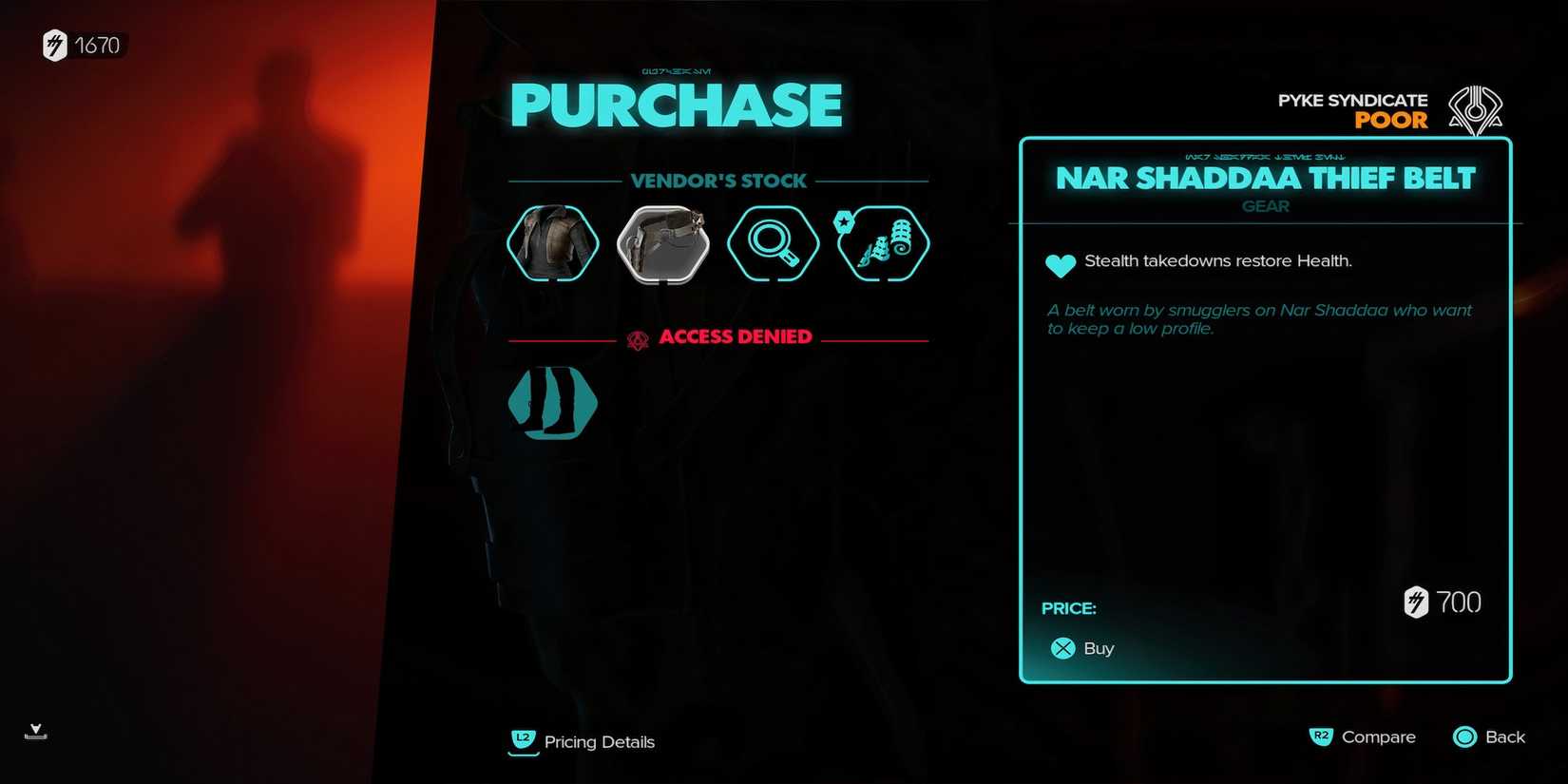The width and height of the screenshot is (1568, 784).
Task: Click the PURCHASE screen title
Action: click(x=676, y=105)
